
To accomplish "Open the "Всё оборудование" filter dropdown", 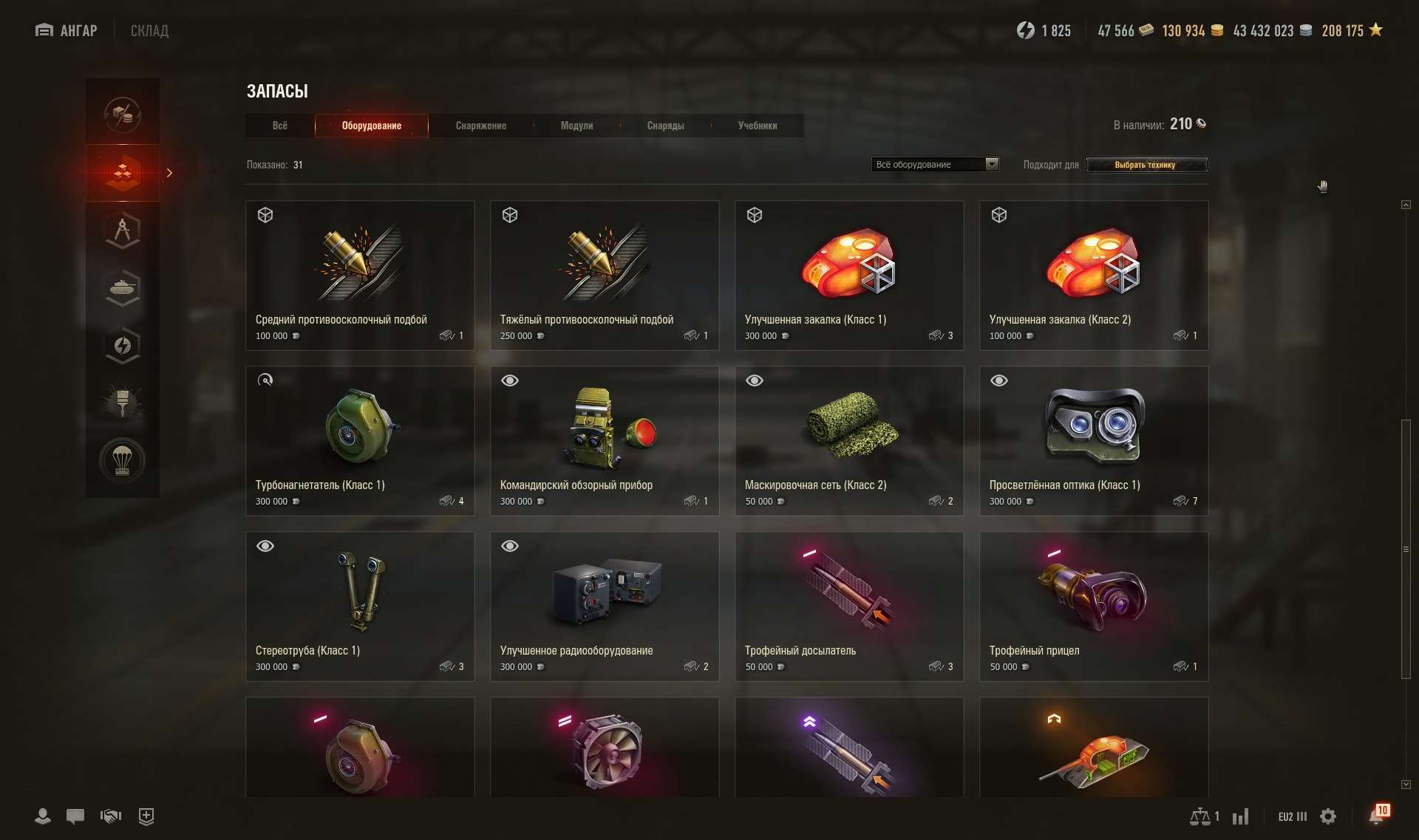I will (x=934, y=163).
